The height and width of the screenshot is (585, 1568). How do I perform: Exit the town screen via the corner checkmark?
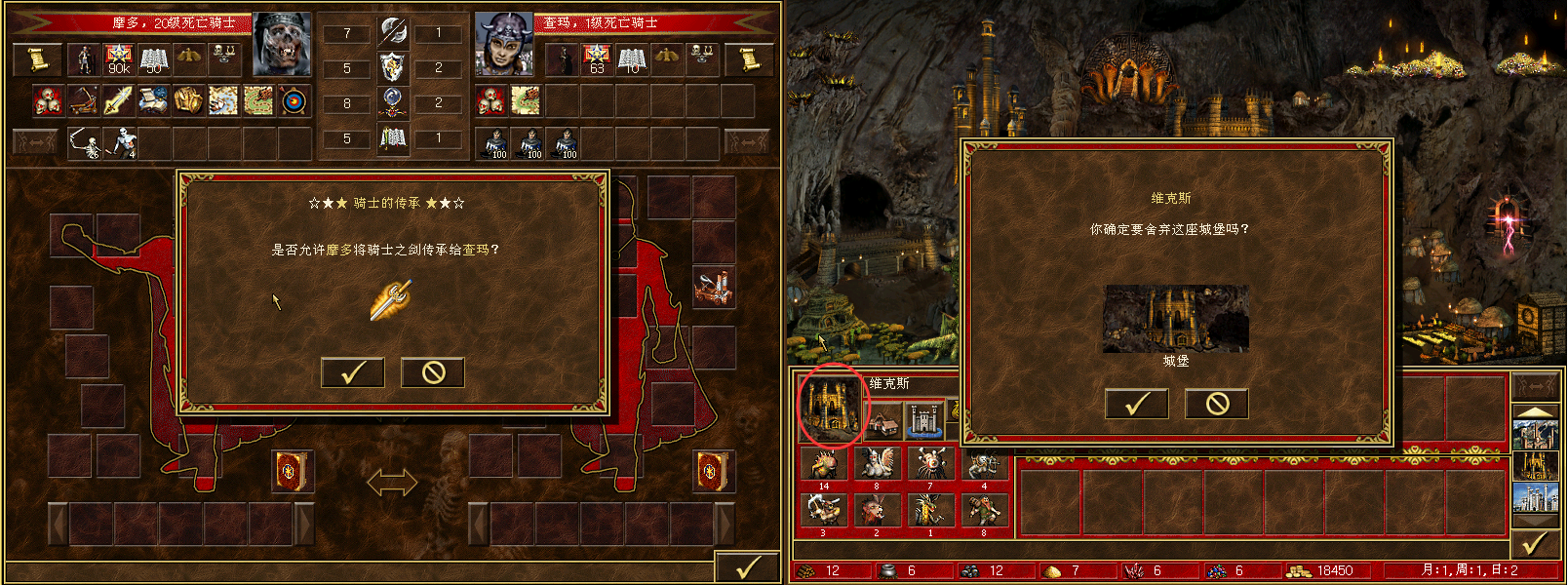pos(1535,543)
